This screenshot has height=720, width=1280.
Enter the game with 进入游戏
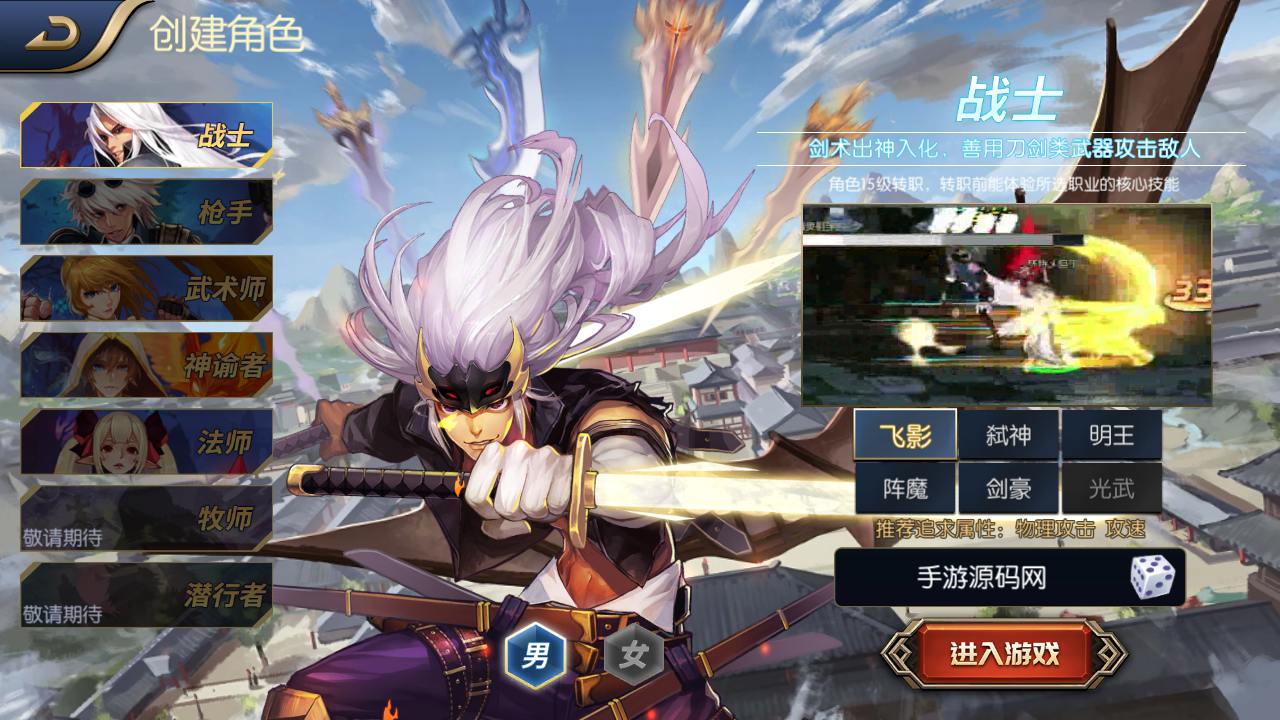click(1004, 655)
